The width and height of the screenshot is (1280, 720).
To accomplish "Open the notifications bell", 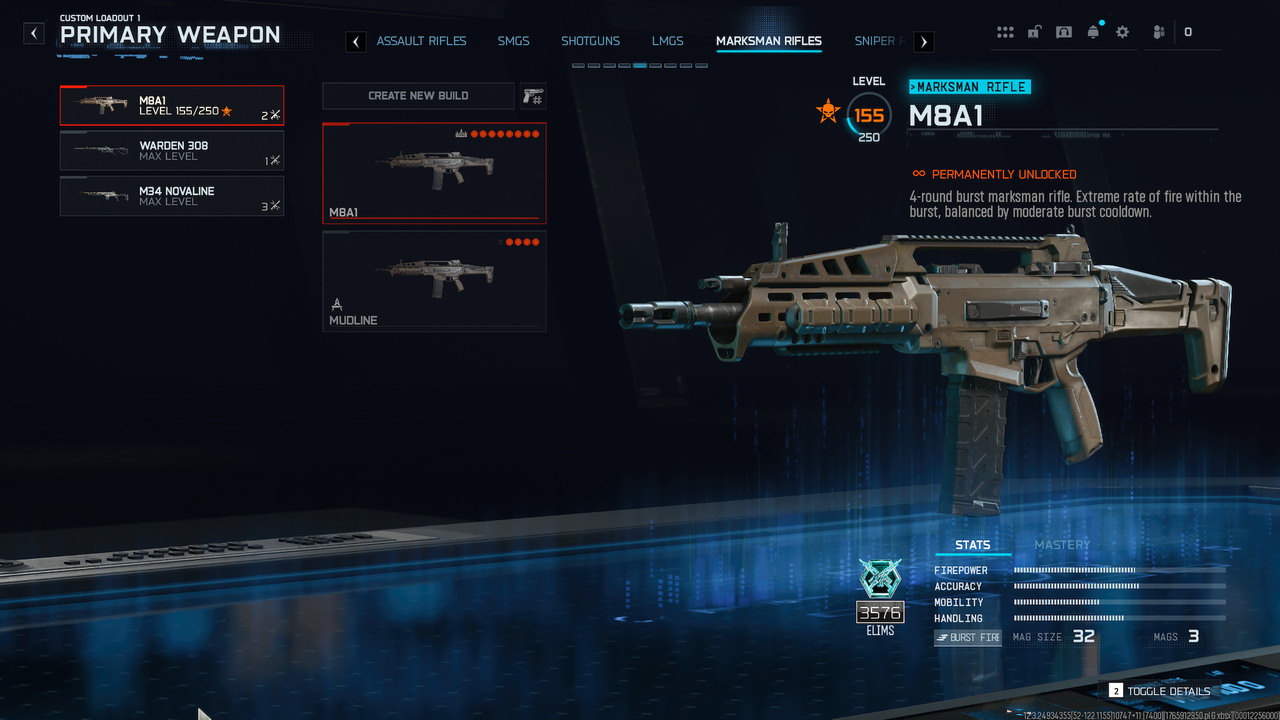I will tap(1093, 32).
